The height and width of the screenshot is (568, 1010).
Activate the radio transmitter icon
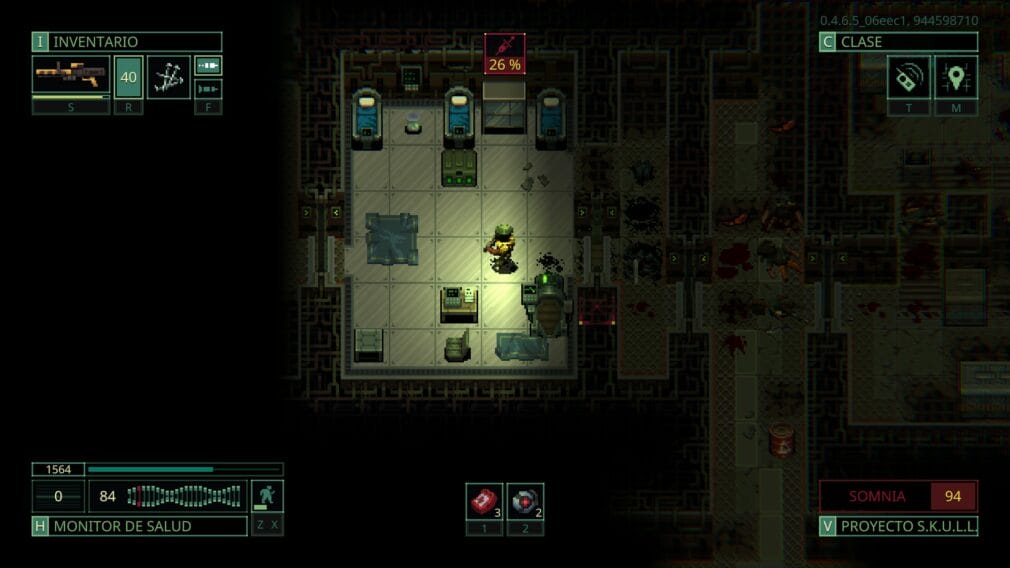[908, 77]
